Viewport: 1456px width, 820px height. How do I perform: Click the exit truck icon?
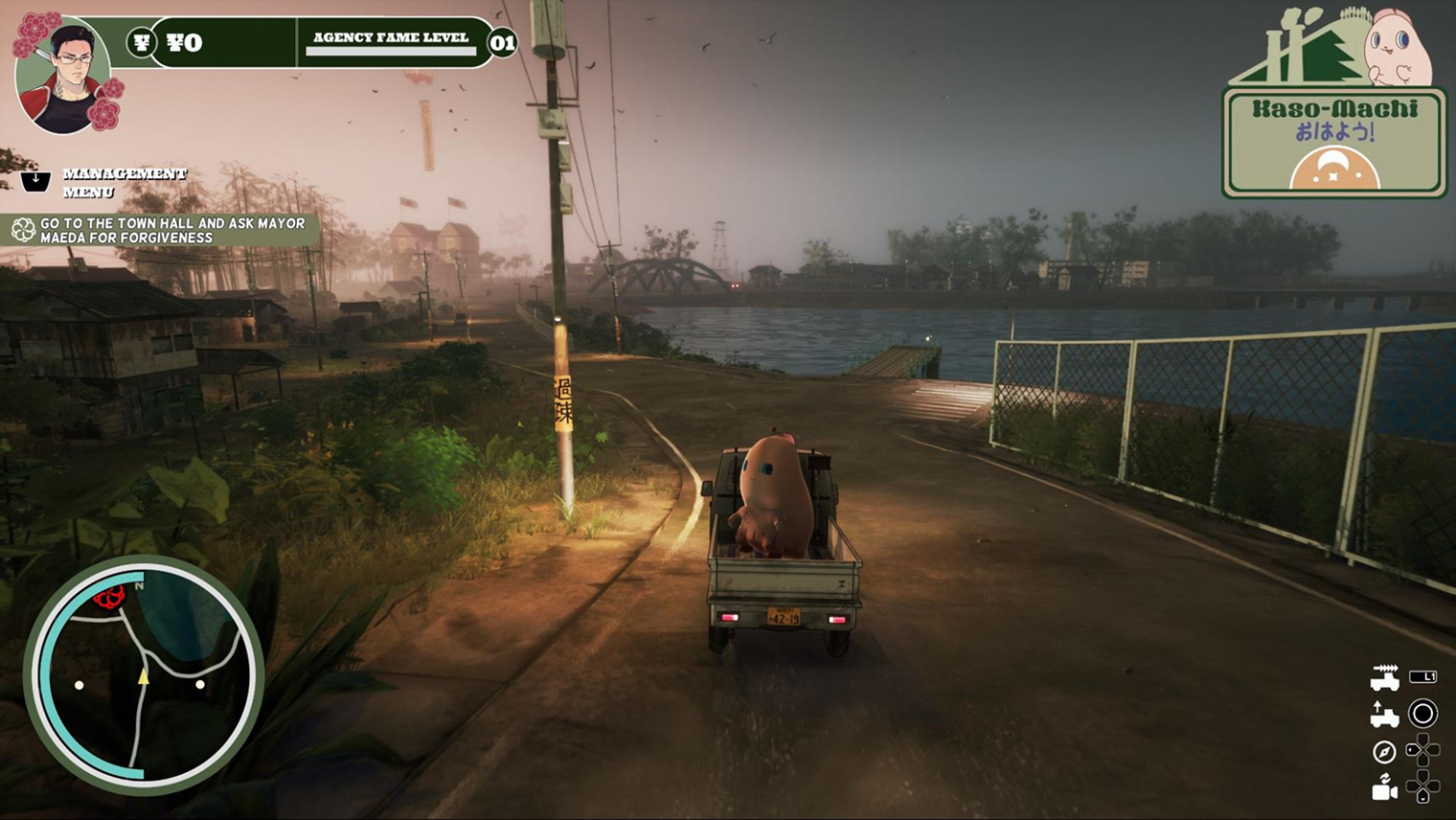click(1384, 715)
